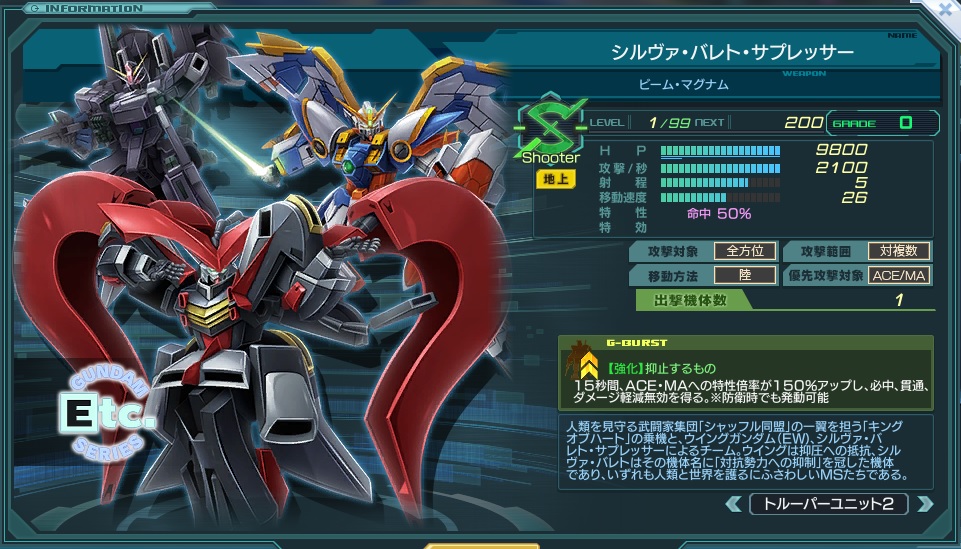Close the unit information window
The image size is (961, 549).
point(945,12)
